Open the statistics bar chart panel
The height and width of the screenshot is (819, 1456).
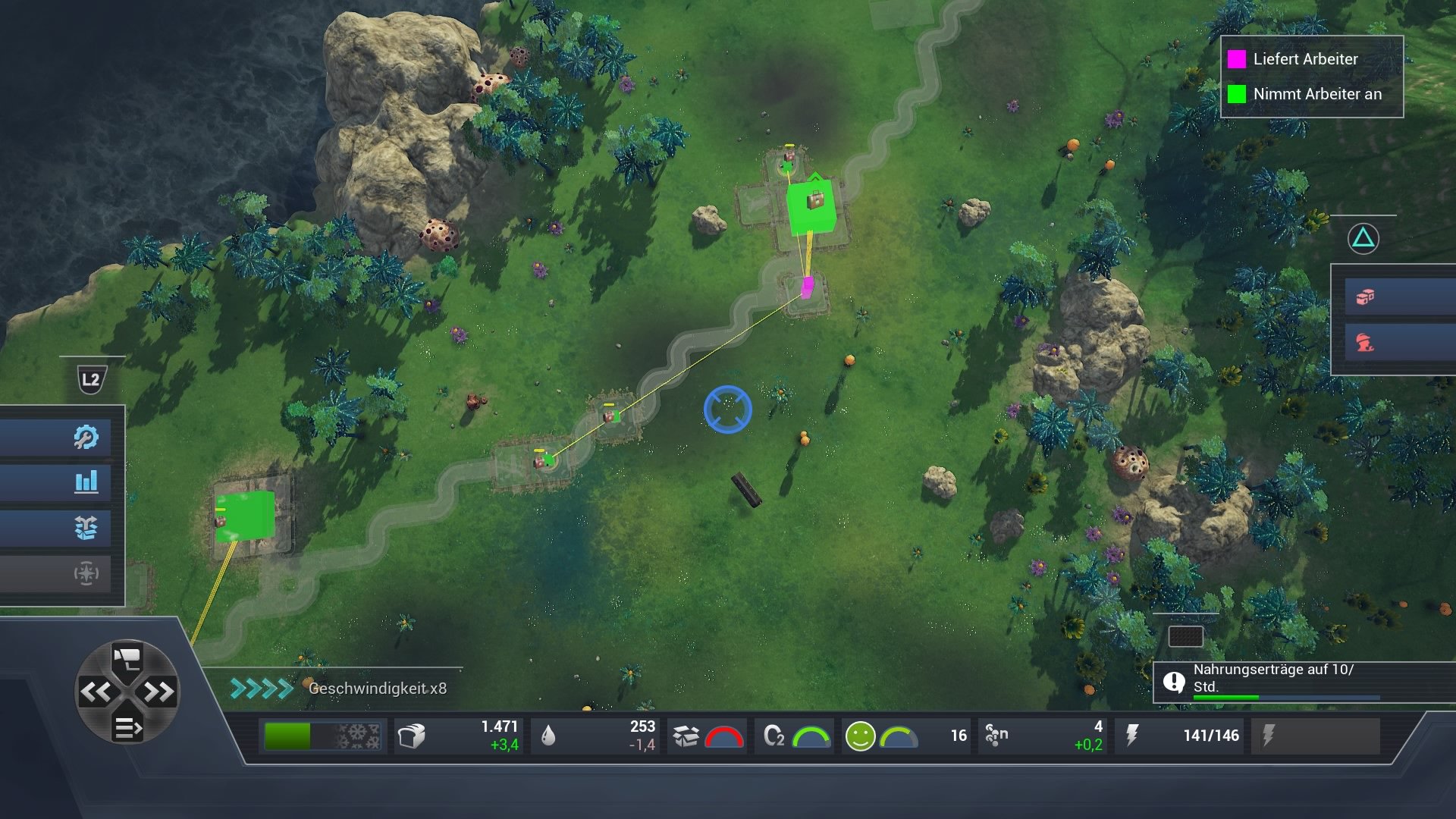[x=86, y=482]
